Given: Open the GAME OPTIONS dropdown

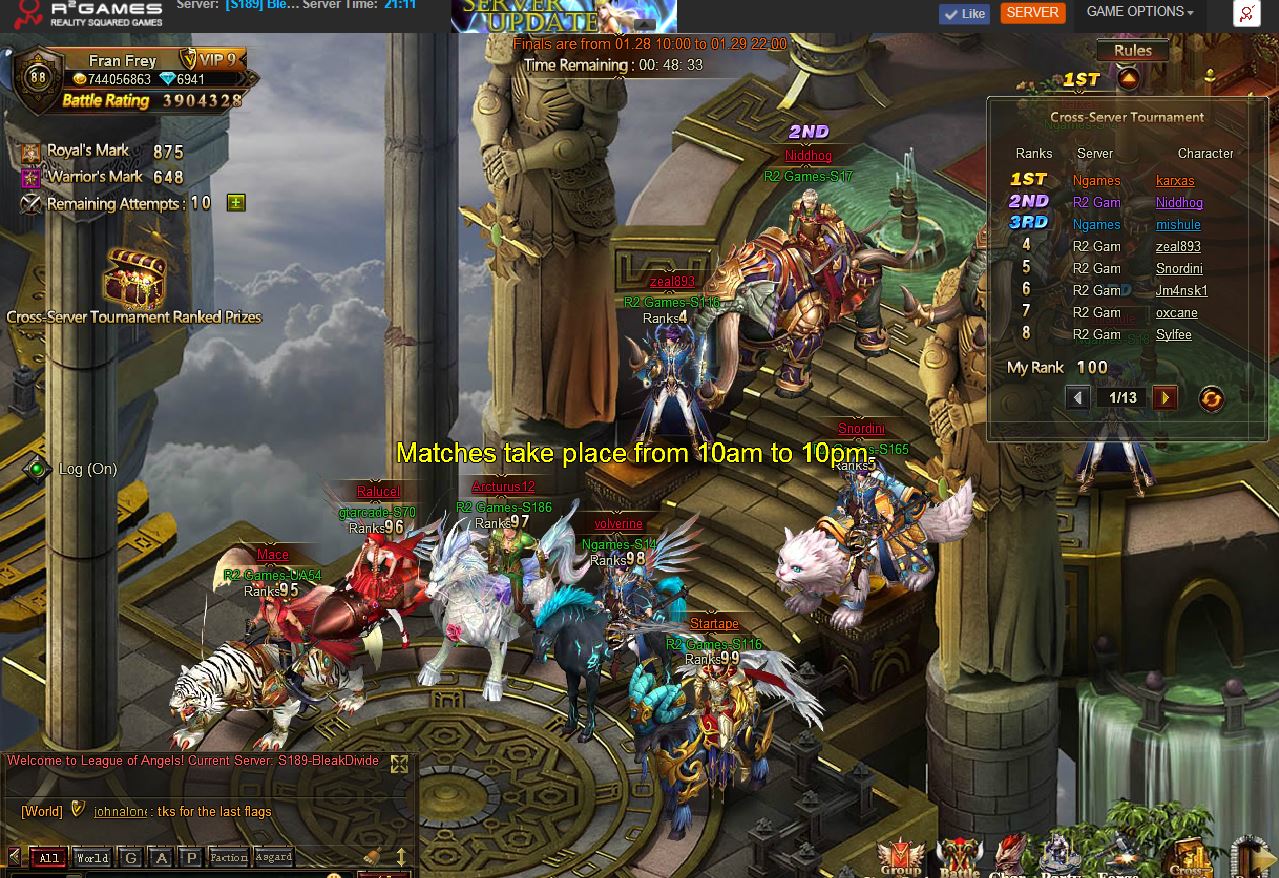Looking at the screenshot, I should pos(1139,13).
